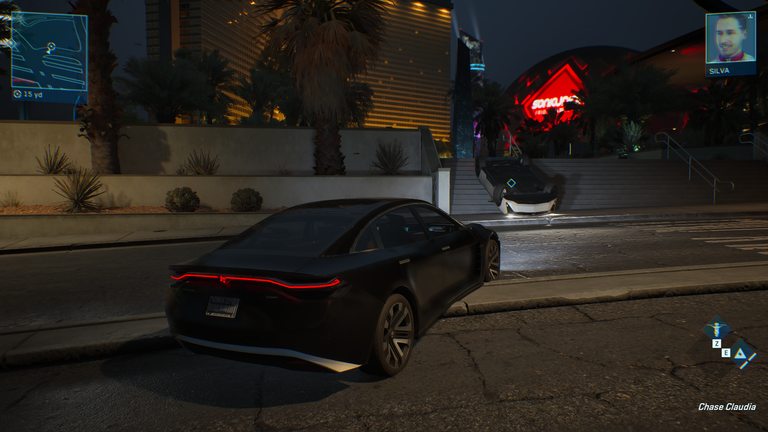Screen dimensions: 768x432
Task: Select the diamond target marker on the white car
Action: coord(511,183)
